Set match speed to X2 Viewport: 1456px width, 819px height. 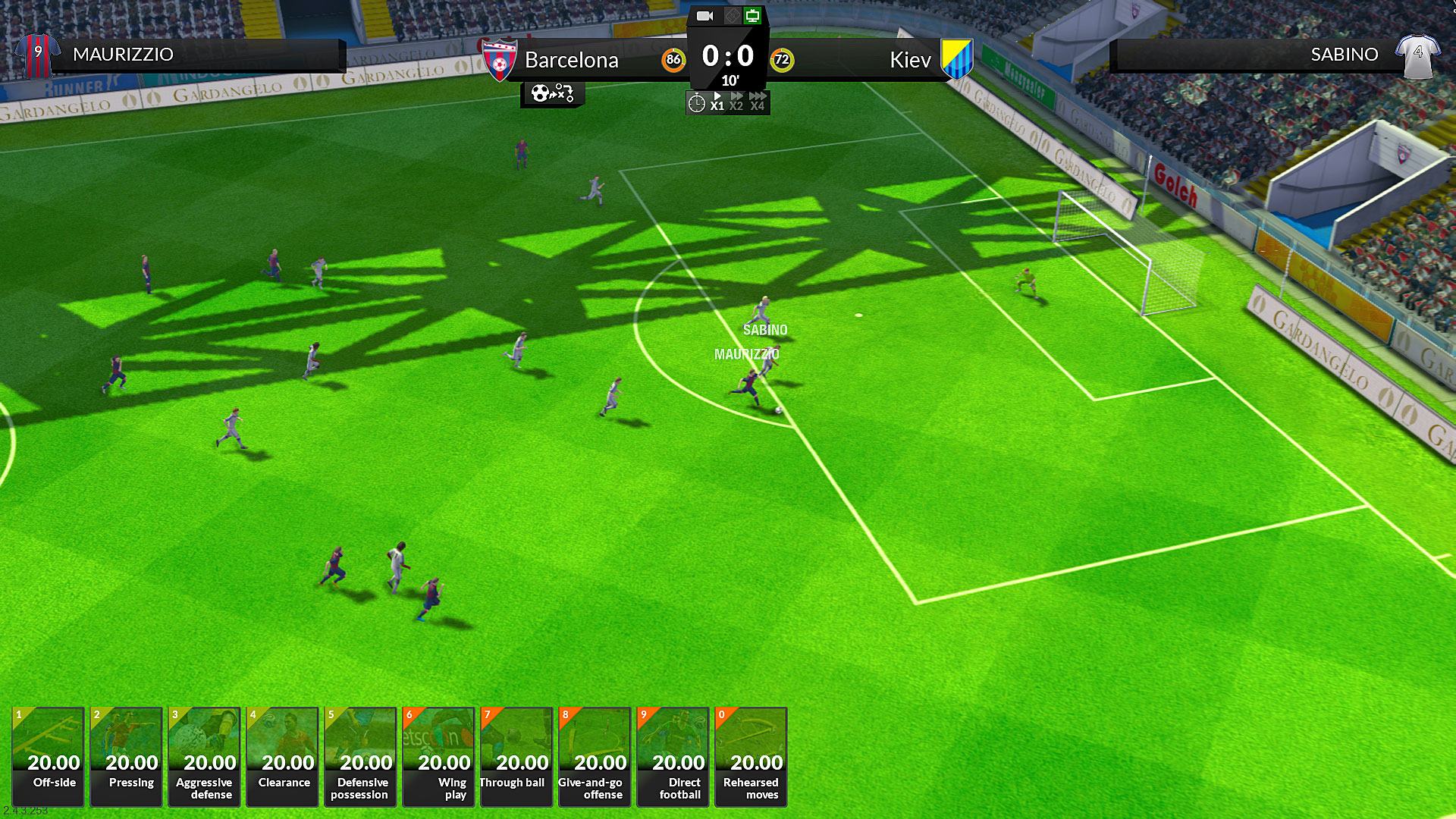coord(736,102)
